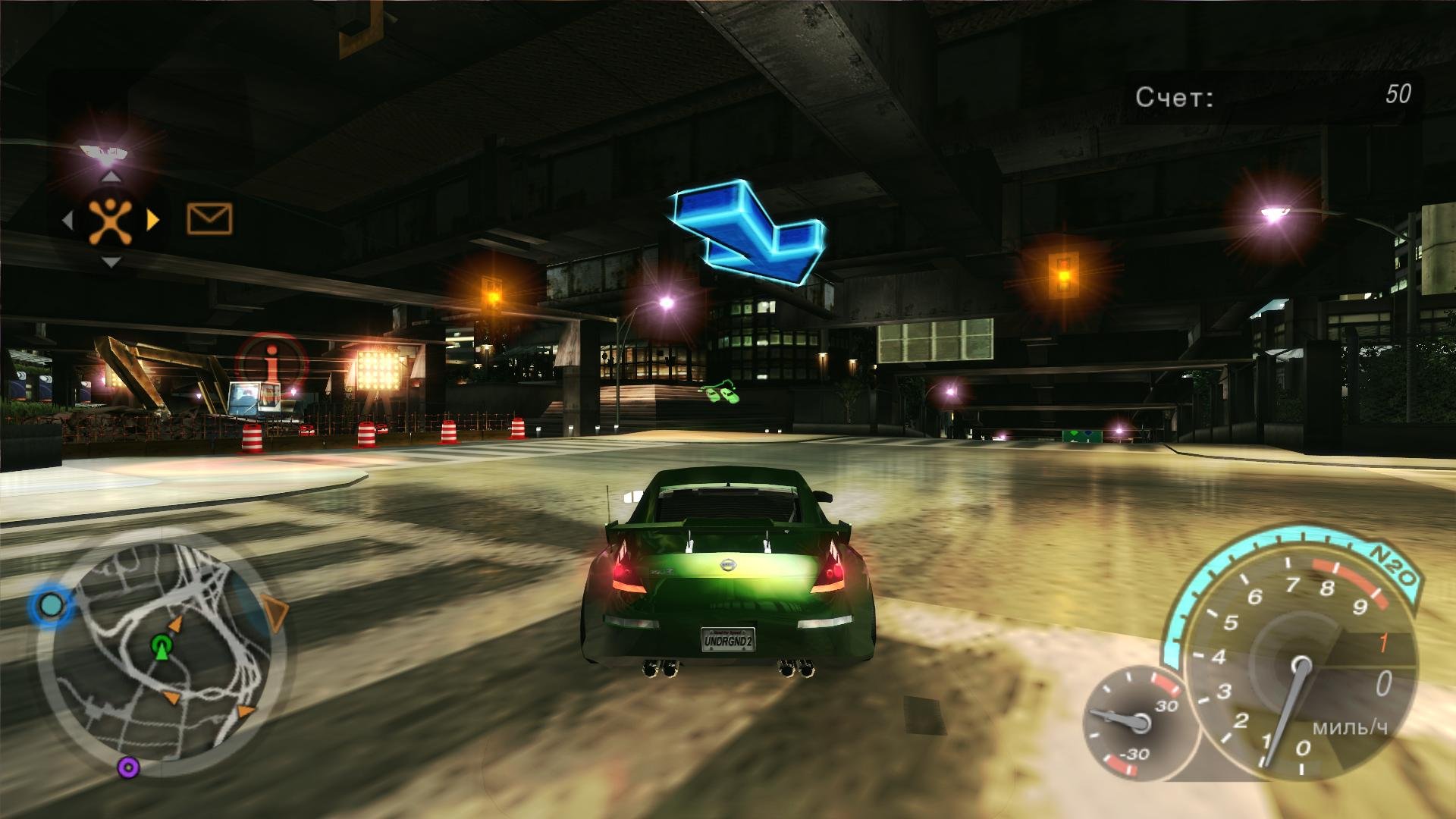Open the envelope messages icon
This screenshot has height=819, width=1456.
click(x=209, y=219)
